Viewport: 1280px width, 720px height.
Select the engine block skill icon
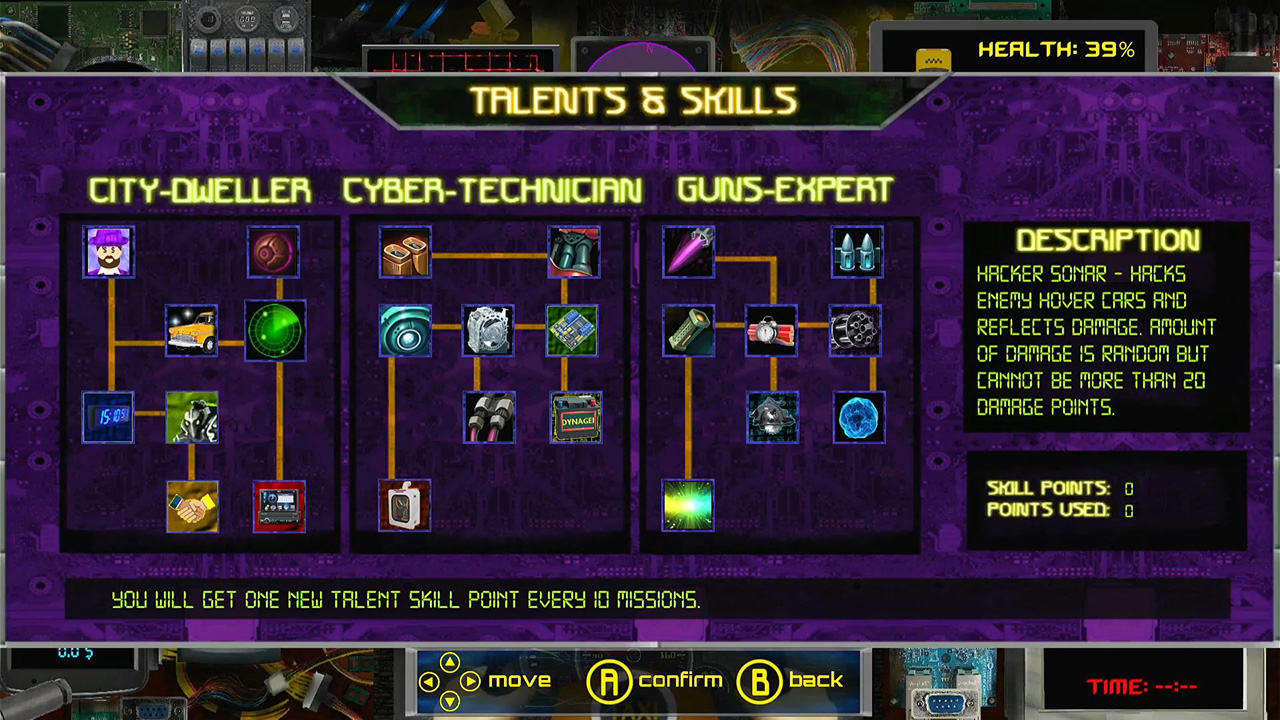click(489, 332)
